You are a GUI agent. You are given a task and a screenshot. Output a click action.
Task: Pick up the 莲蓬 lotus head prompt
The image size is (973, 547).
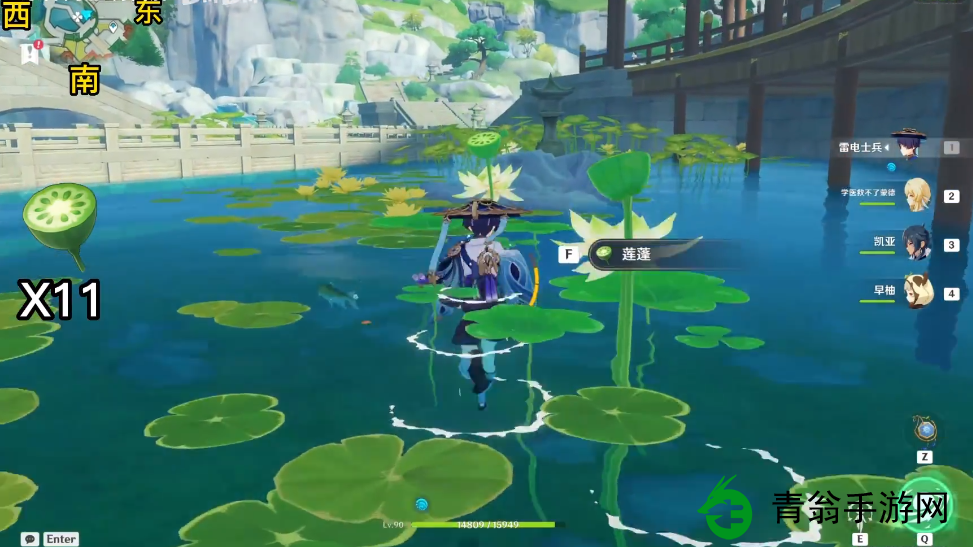point(636,254)
